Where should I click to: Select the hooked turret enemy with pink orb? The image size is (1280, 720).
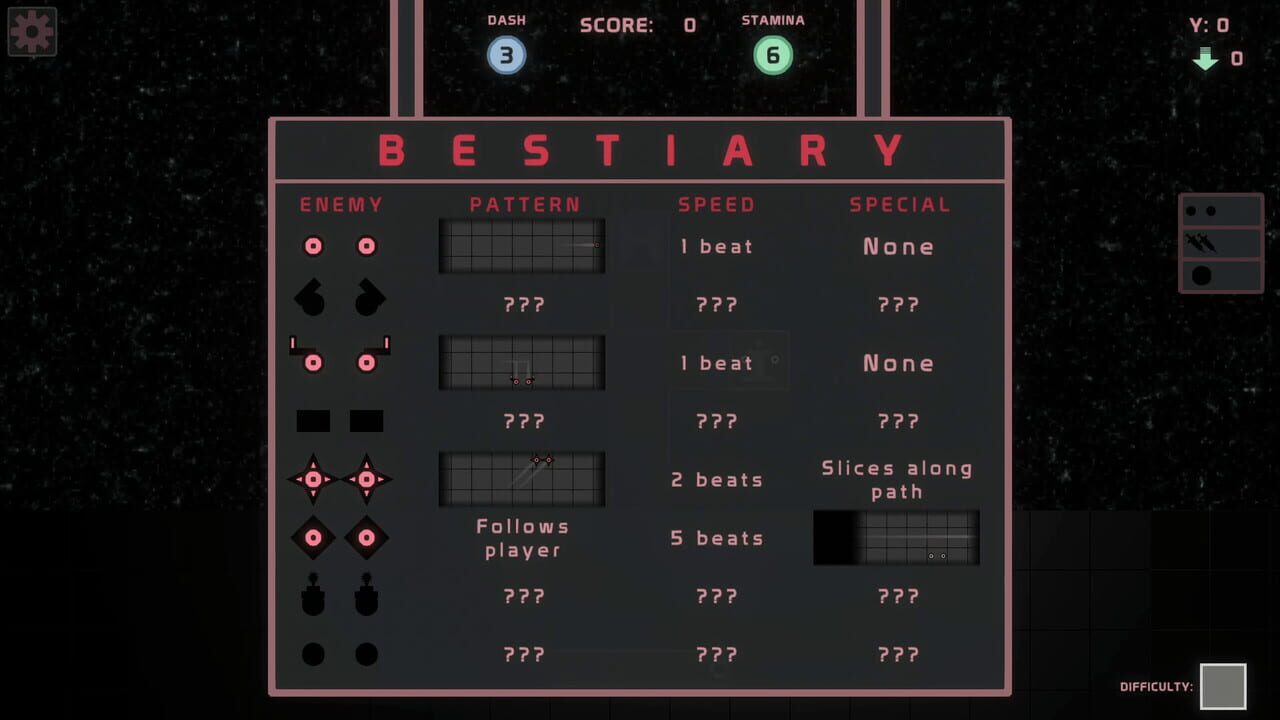pyautogui.click(x=311, y=362)
